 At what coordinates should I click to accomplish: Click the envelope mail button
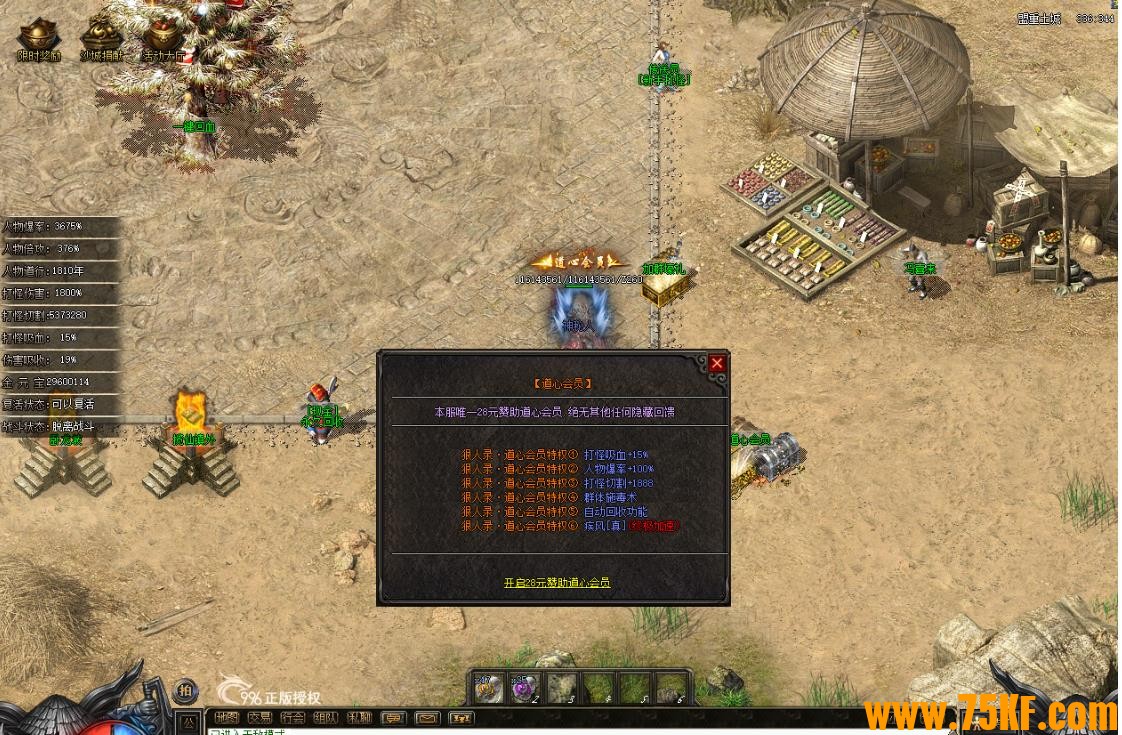pyautogui.click(x=427, y=718)
